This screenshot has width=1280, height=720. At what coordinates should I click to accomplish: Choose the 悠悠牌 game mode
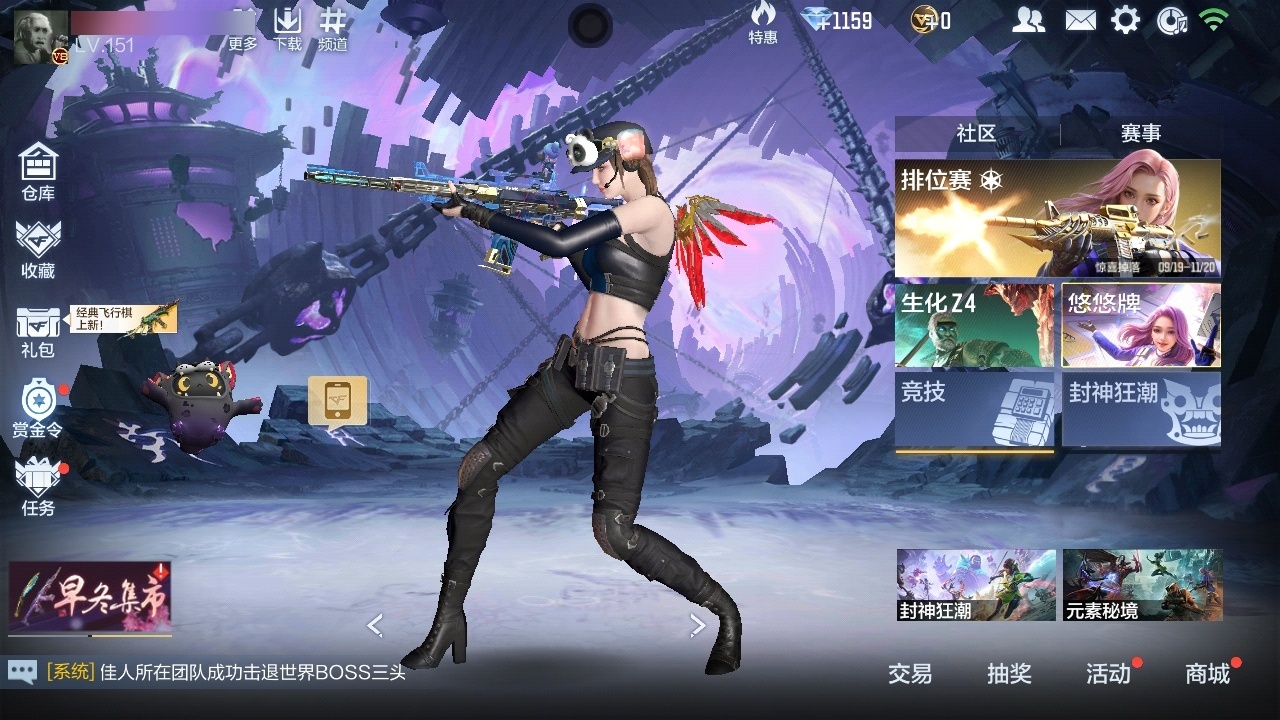tap(1141, 326)
